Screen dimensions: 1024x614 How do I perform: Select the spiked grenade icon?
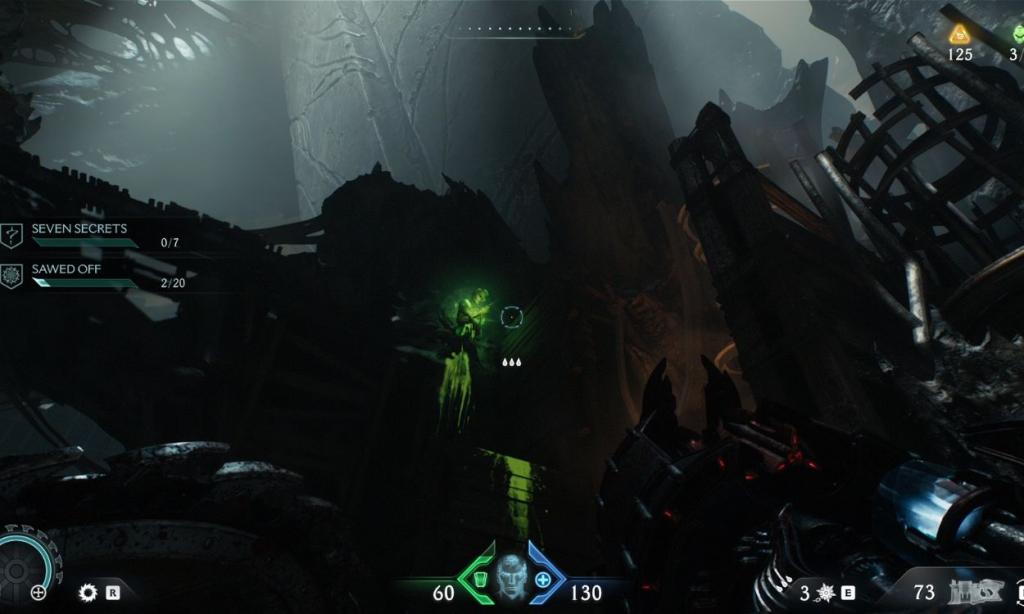825,593
